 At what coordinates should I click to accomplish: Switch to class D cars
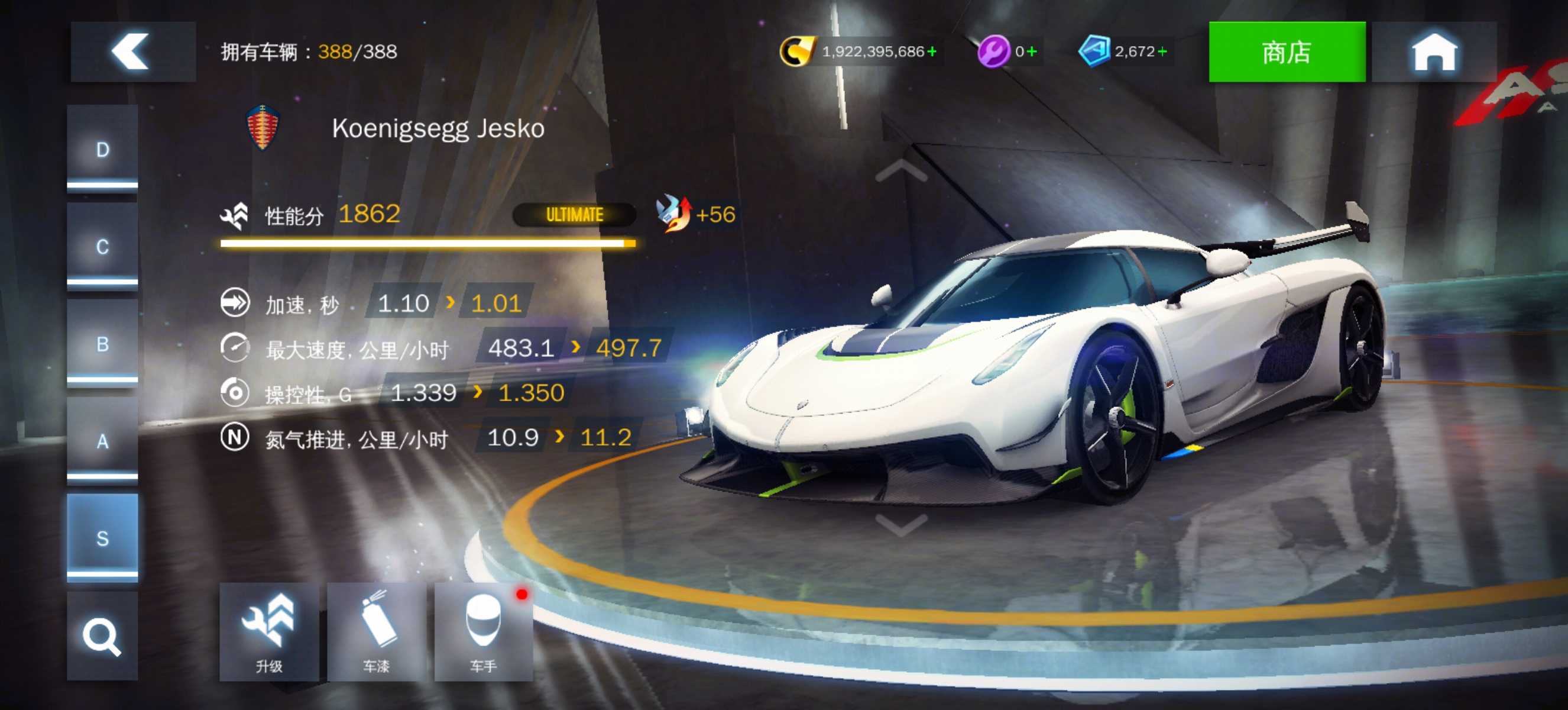(x=102, y=150)
